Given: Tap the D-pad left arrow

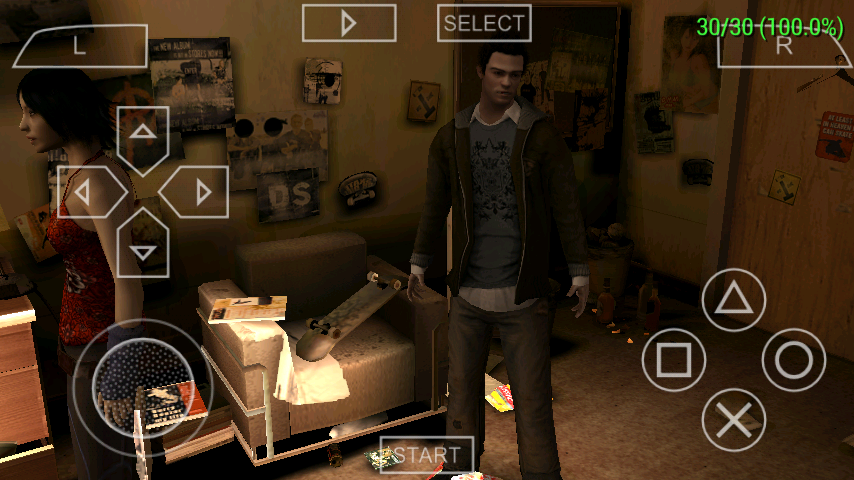Looking at the screenshot, I should [x=87, y=192].
